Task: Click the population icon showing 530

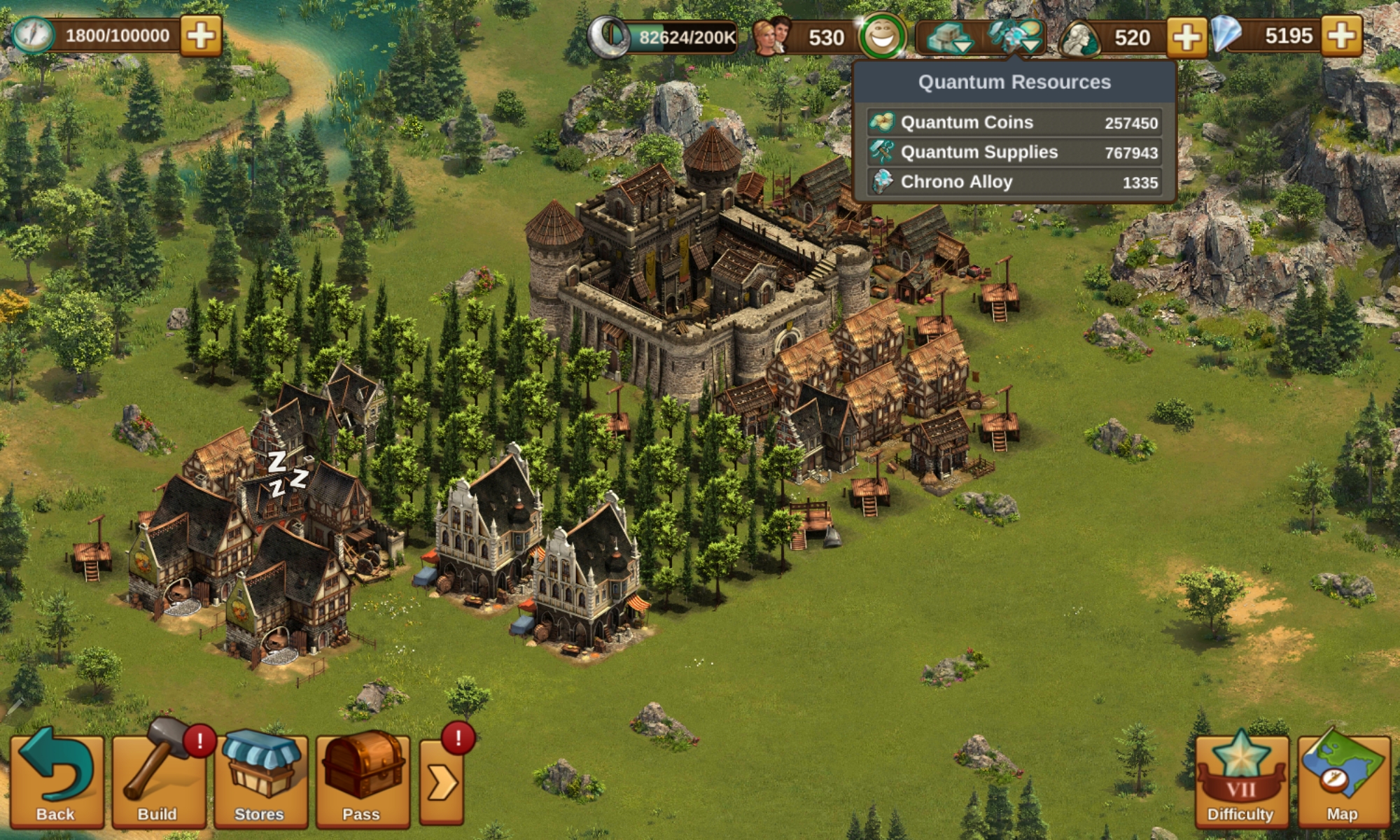Action: pyautogui.click(x=771, y=36)
